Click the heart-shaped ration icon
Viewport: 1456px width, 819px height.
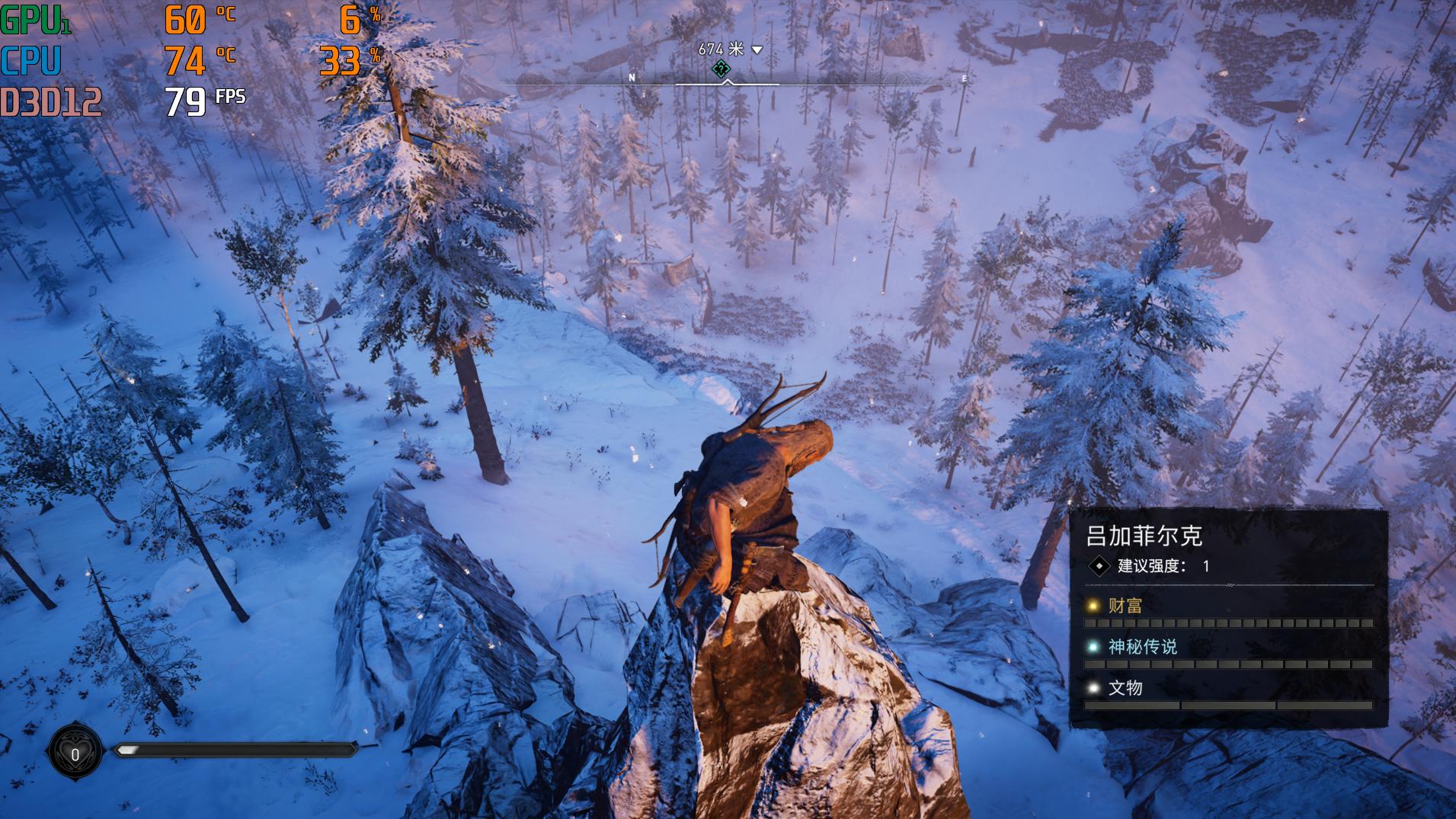coord(75,753)
